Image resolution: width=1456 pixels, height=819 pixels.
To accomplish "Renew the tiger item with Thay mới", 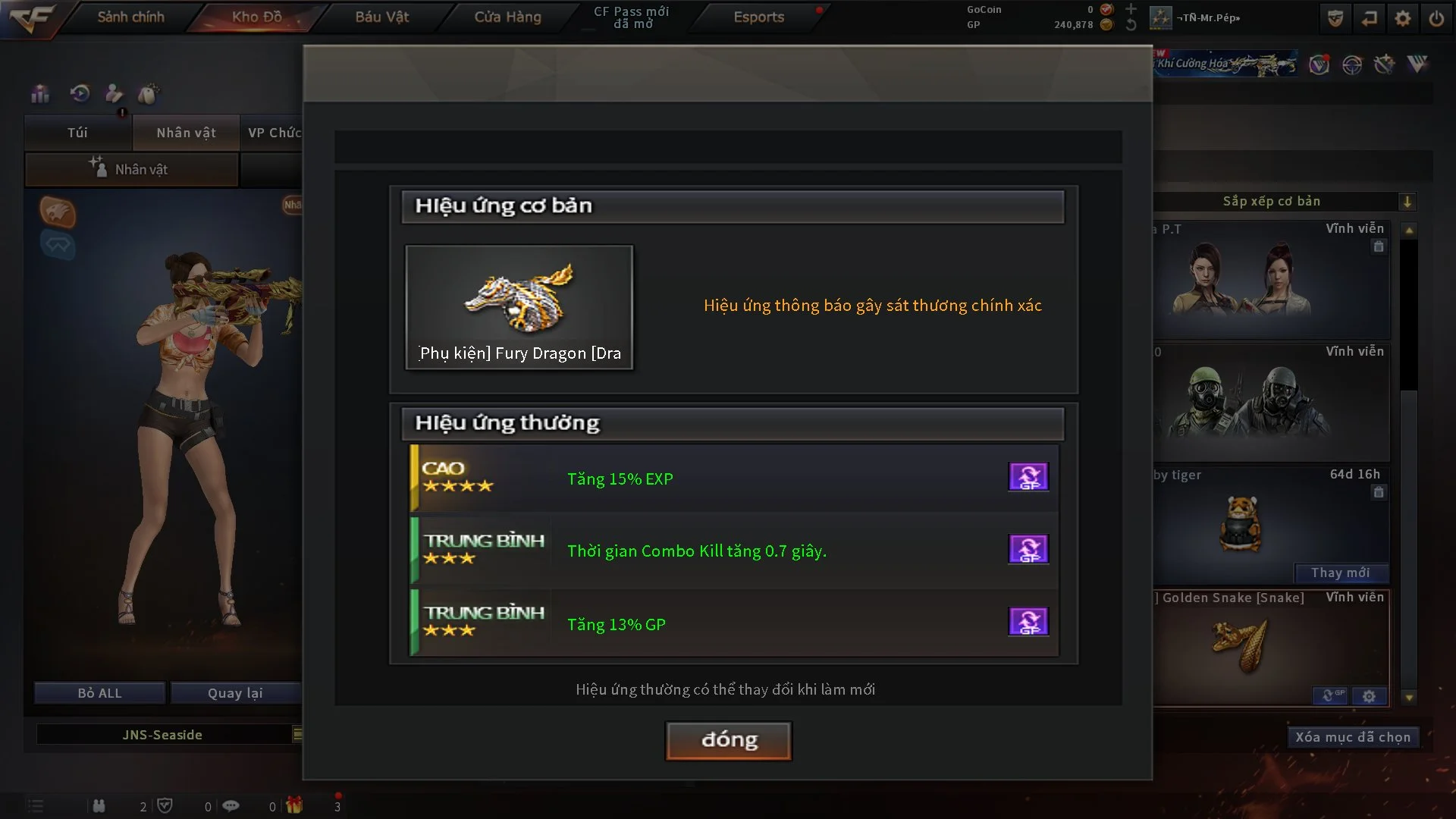I will (1340, 573).
